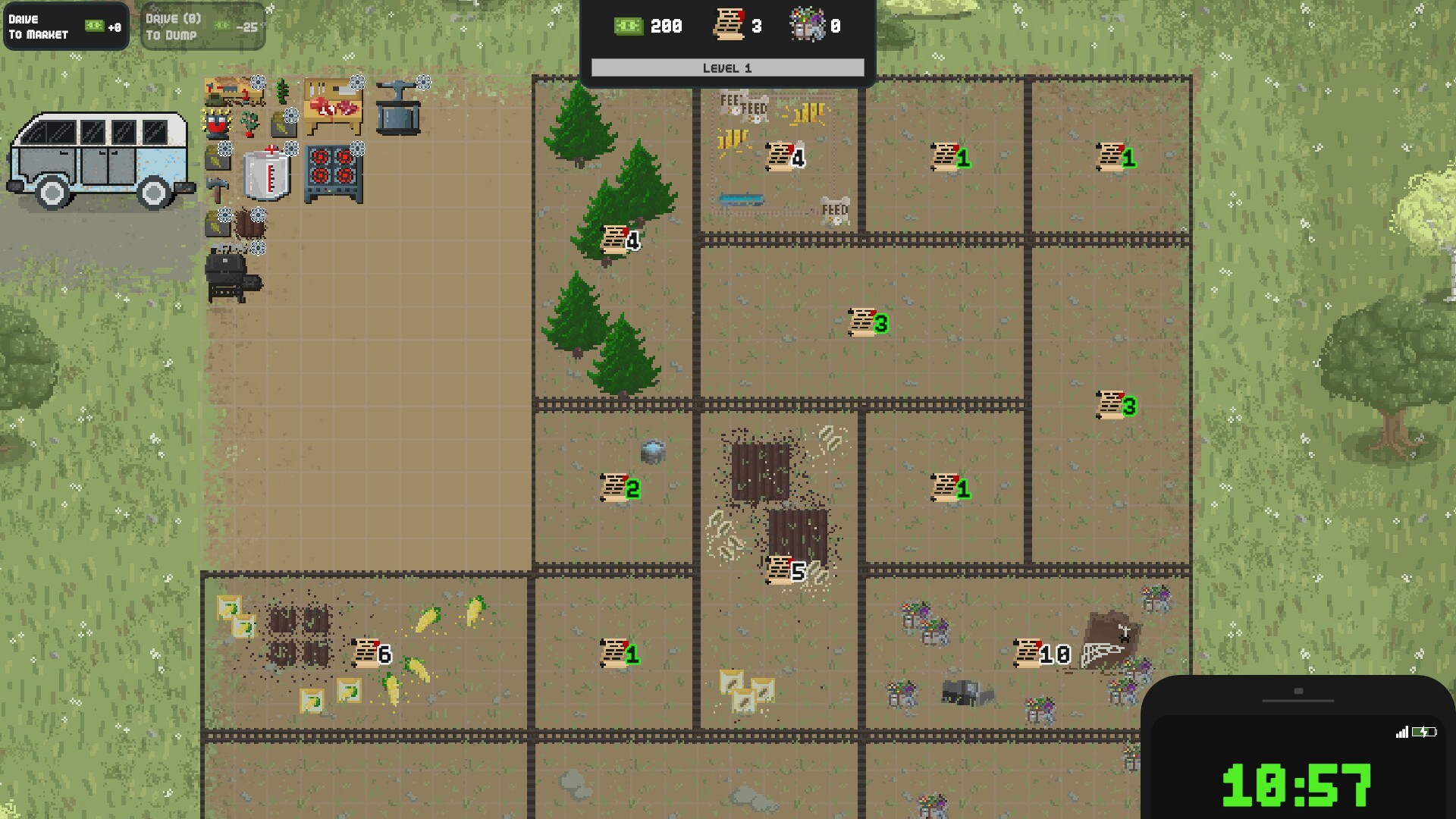Choose the plot marked with deed cost 2
Image resolution: width=1456 pixels, height=819 pixels.
tap(620, 488)
